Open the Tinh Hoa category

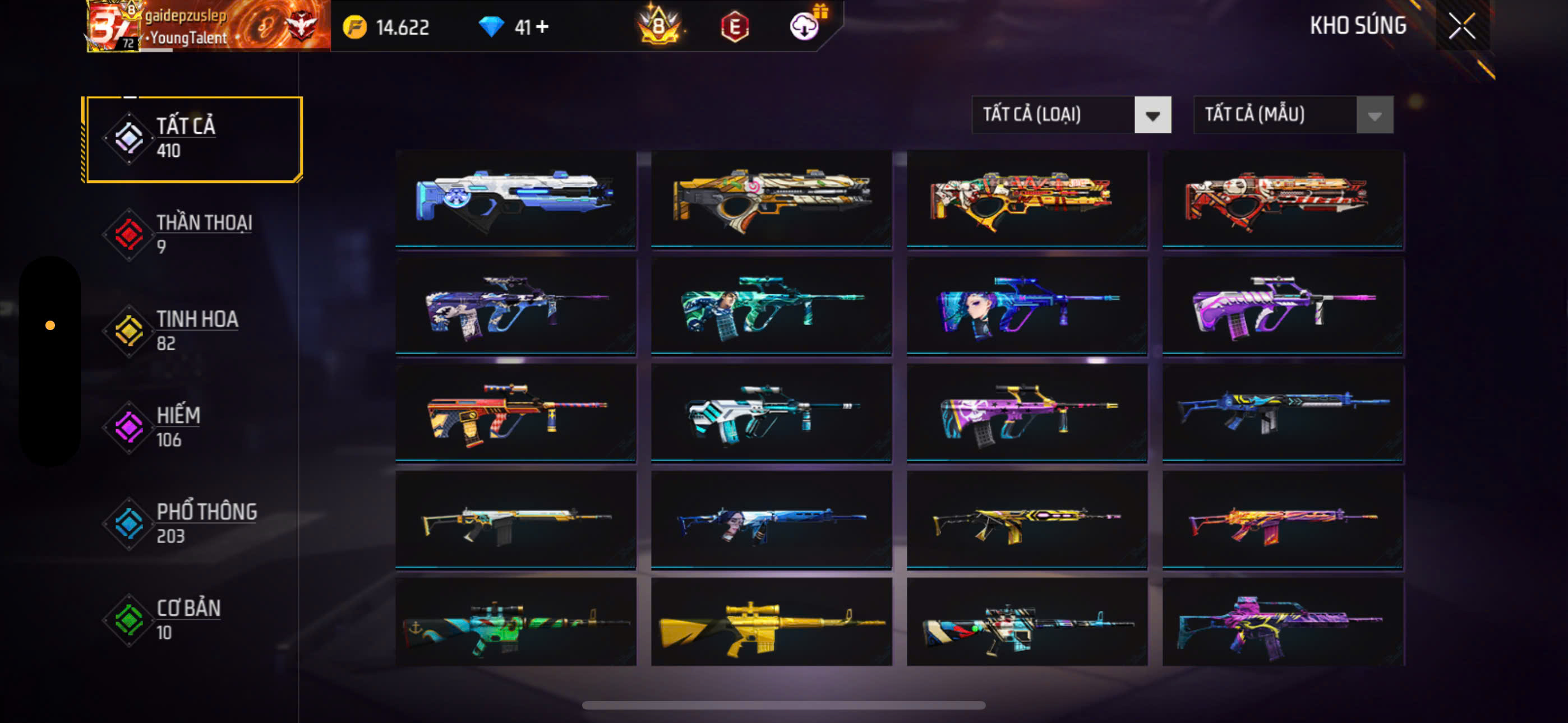(x=193, y=331)
